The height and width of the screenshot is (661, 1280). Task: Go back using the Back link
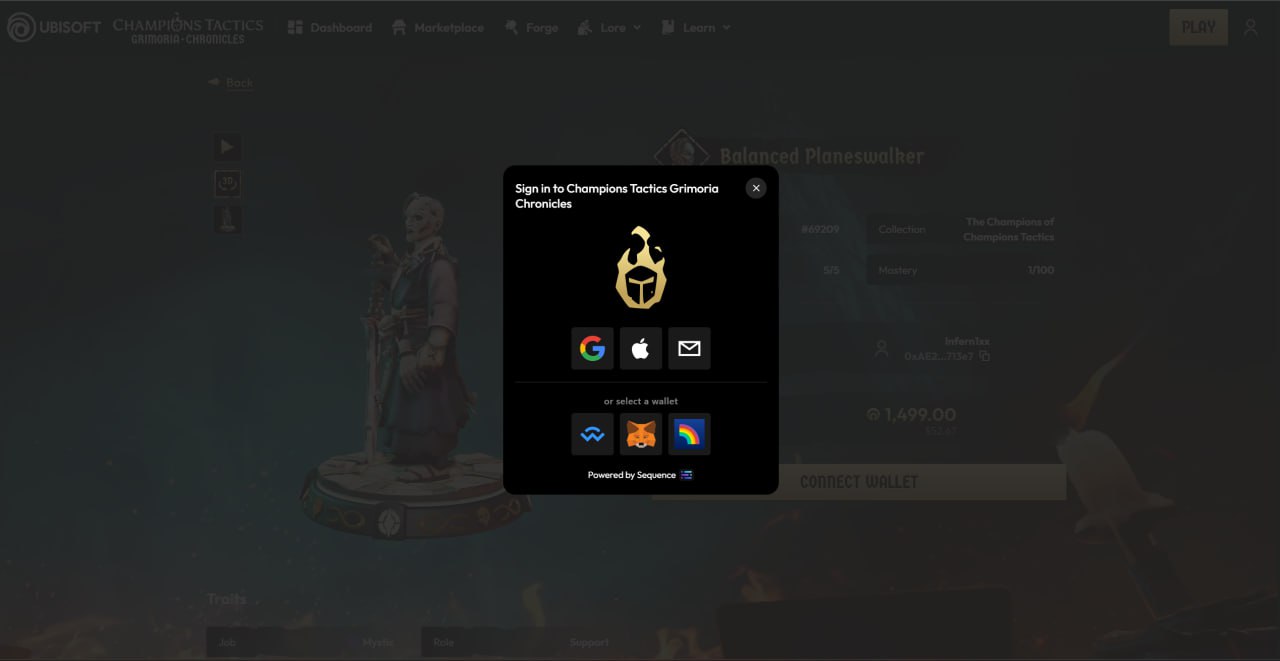[231, 82]
